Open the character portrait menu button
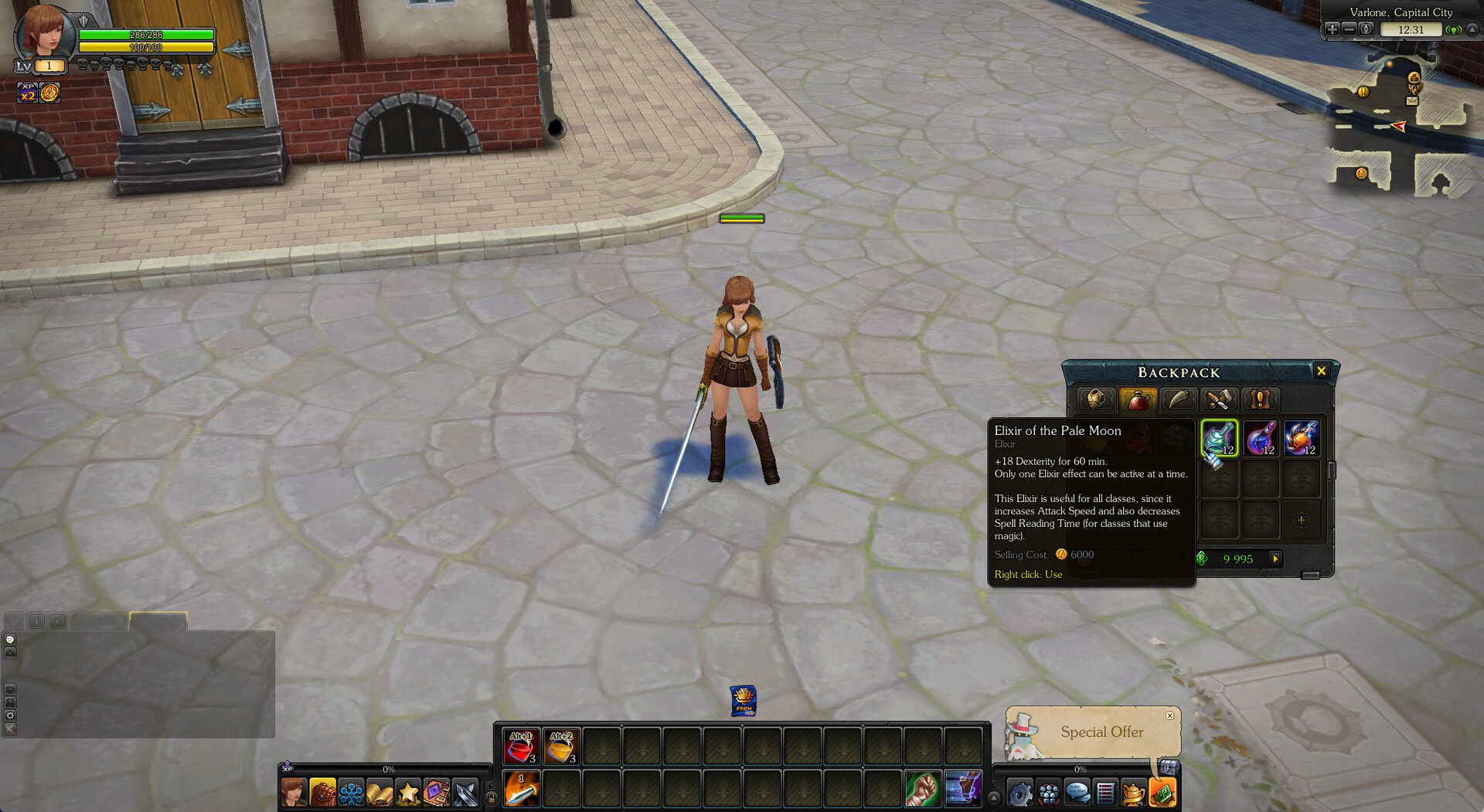1484x812 pixels. (x=293, y=793)
